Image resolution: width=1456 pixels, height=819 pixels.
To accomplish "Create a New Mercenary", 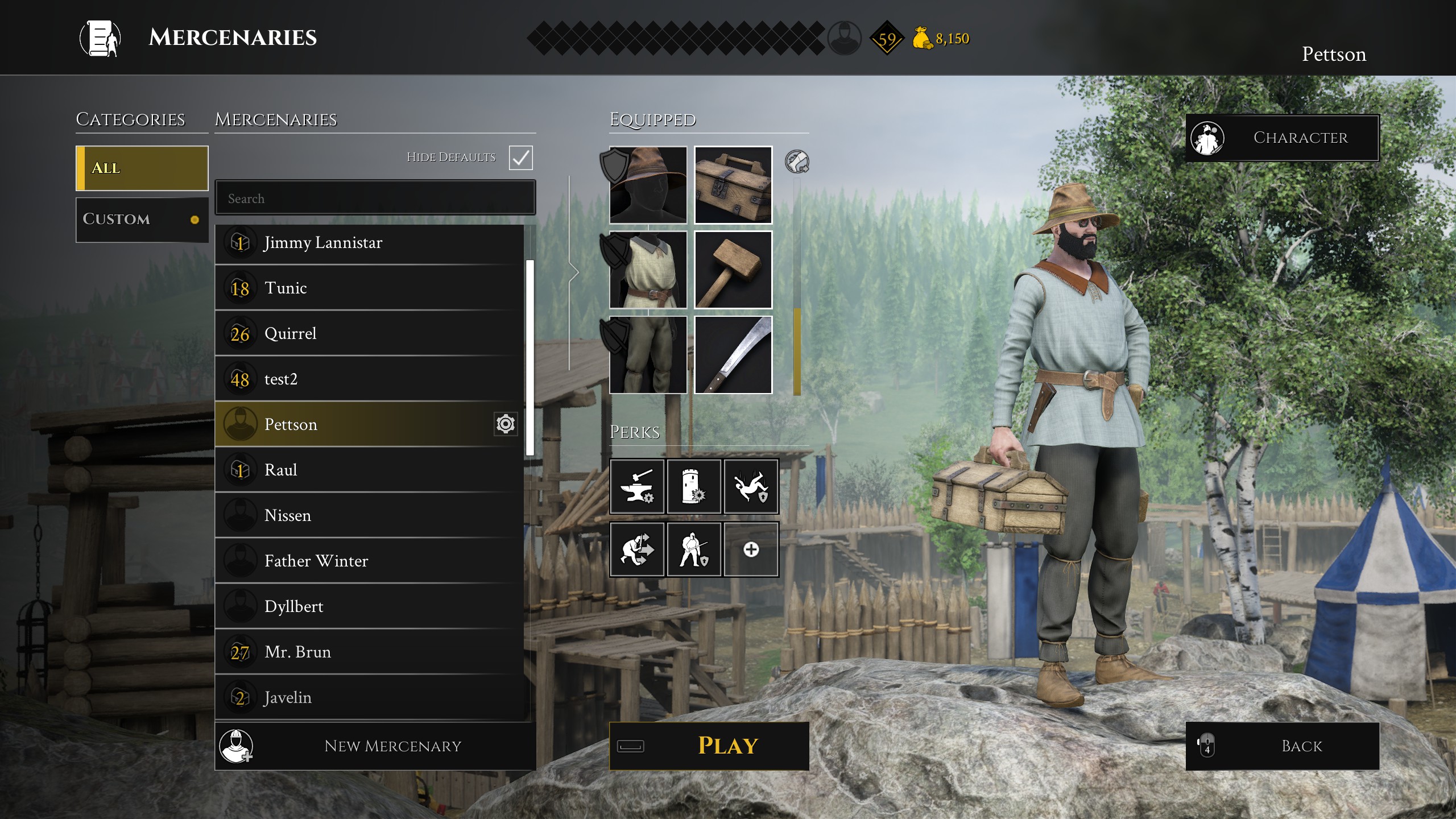I will pos(375,746).
